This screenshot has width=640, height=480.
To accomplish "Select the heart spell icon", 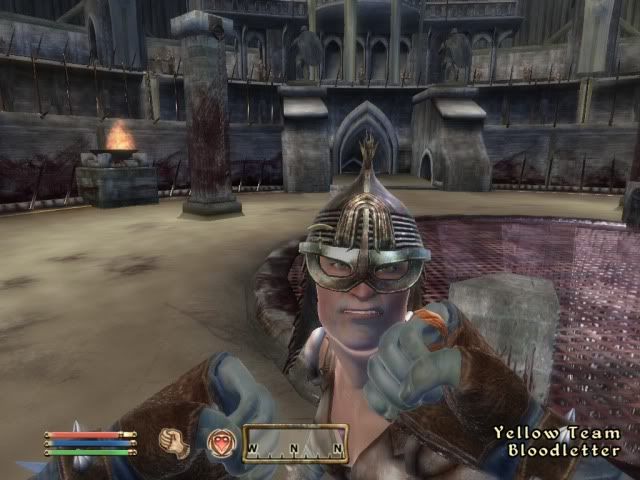I will [x=220, y=442].
